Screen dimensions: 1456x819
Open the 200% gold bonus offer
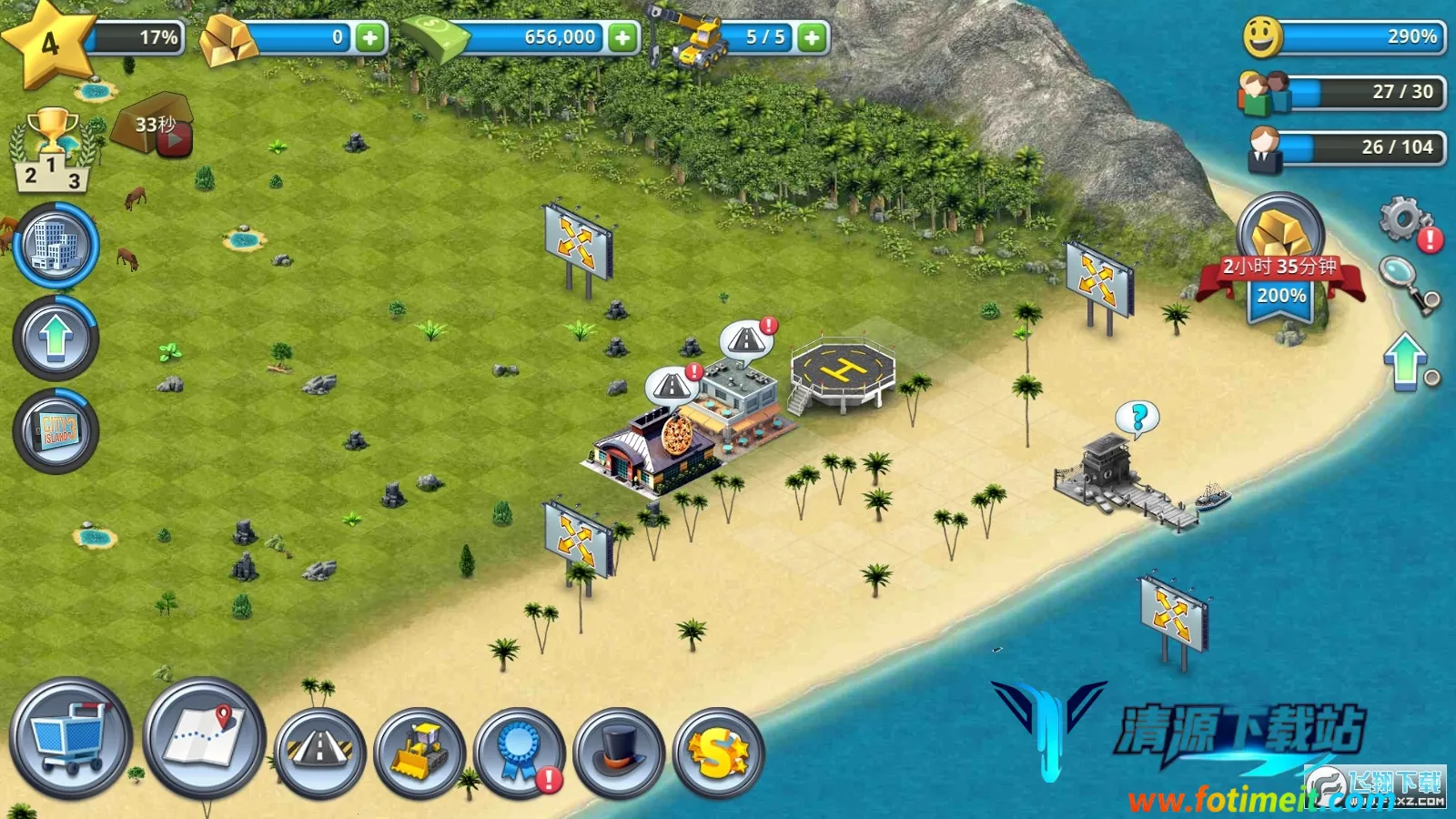point(1280,264)
